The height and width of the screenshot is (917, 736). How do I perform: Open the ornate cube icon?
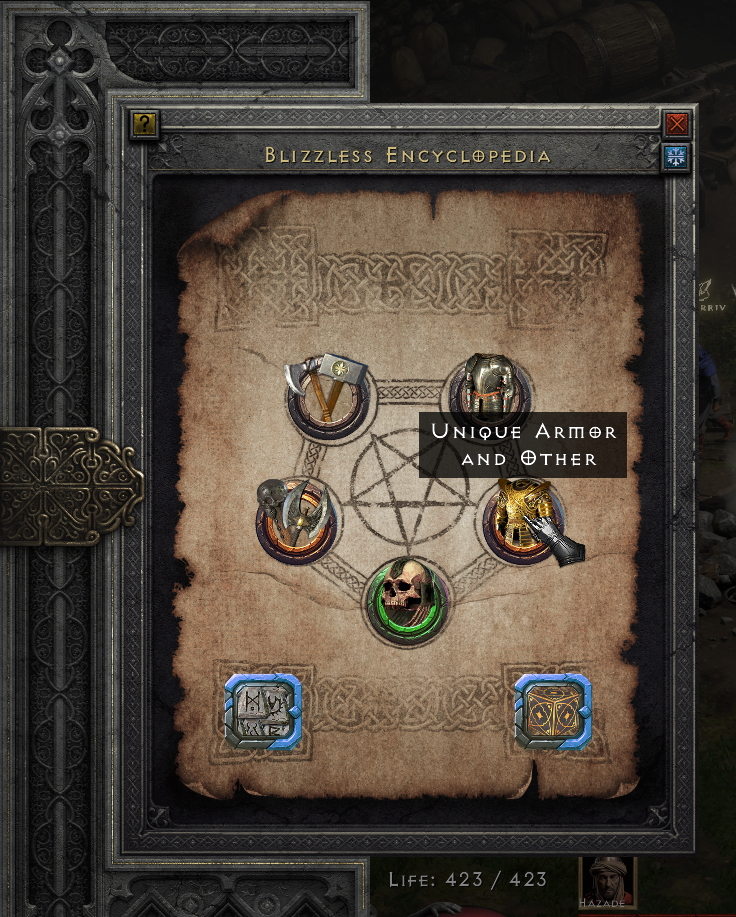[x=552, y=712]
